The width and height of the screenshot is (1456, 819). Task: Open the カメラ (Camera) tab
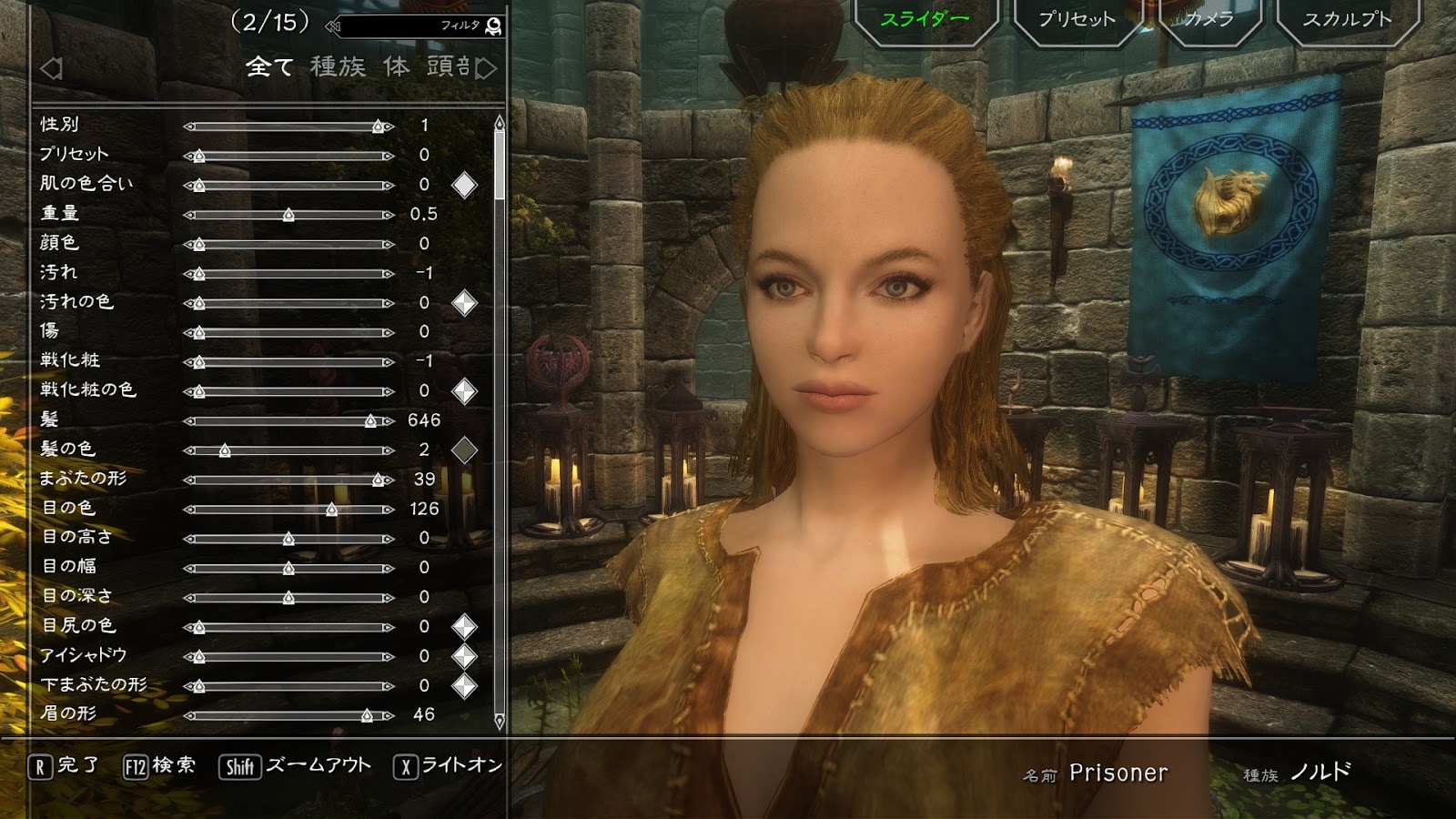click(1208, 19)
